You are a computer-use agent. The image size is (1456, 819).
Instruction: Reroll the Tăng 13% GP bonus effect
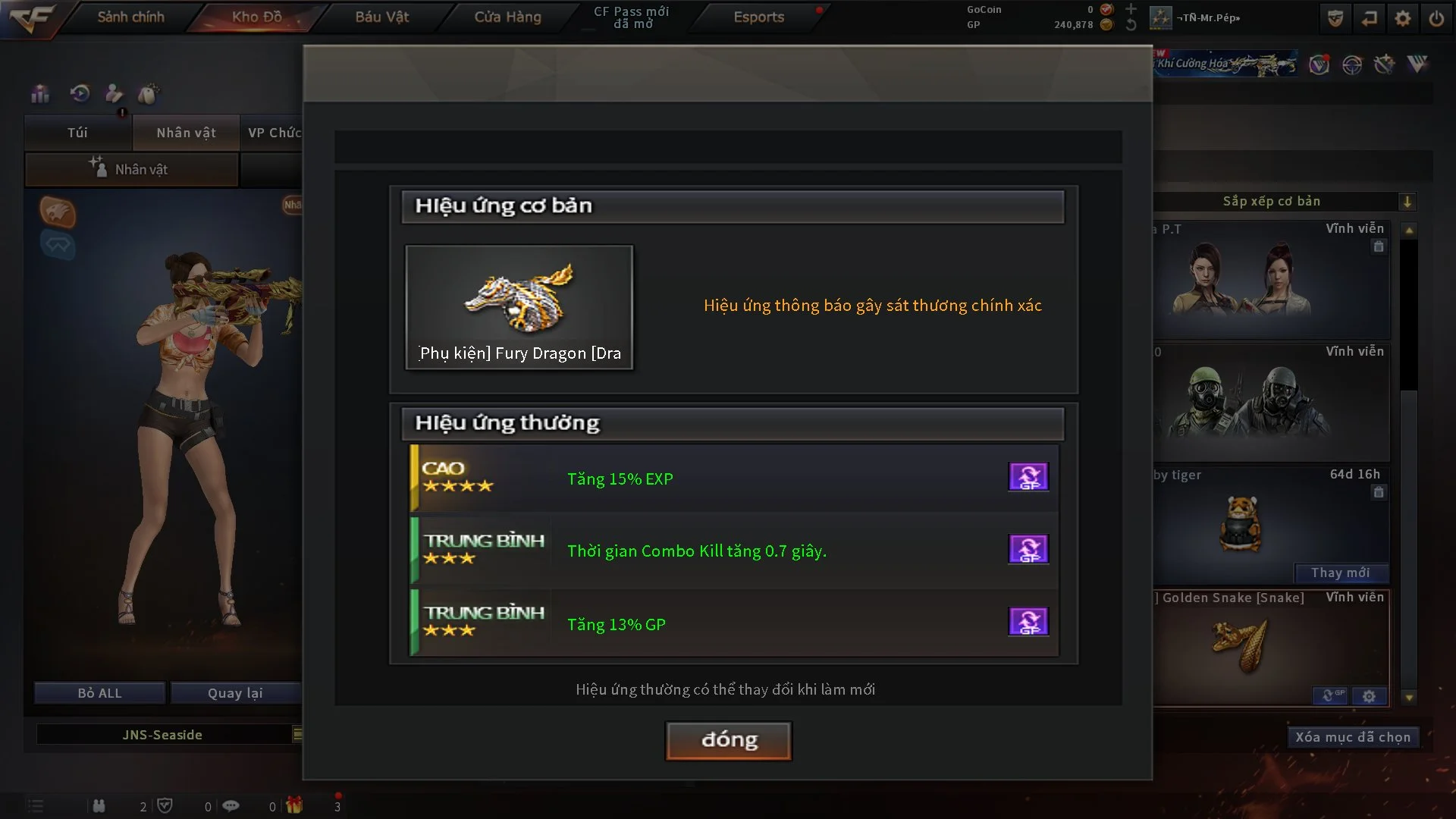(1028, 622)
